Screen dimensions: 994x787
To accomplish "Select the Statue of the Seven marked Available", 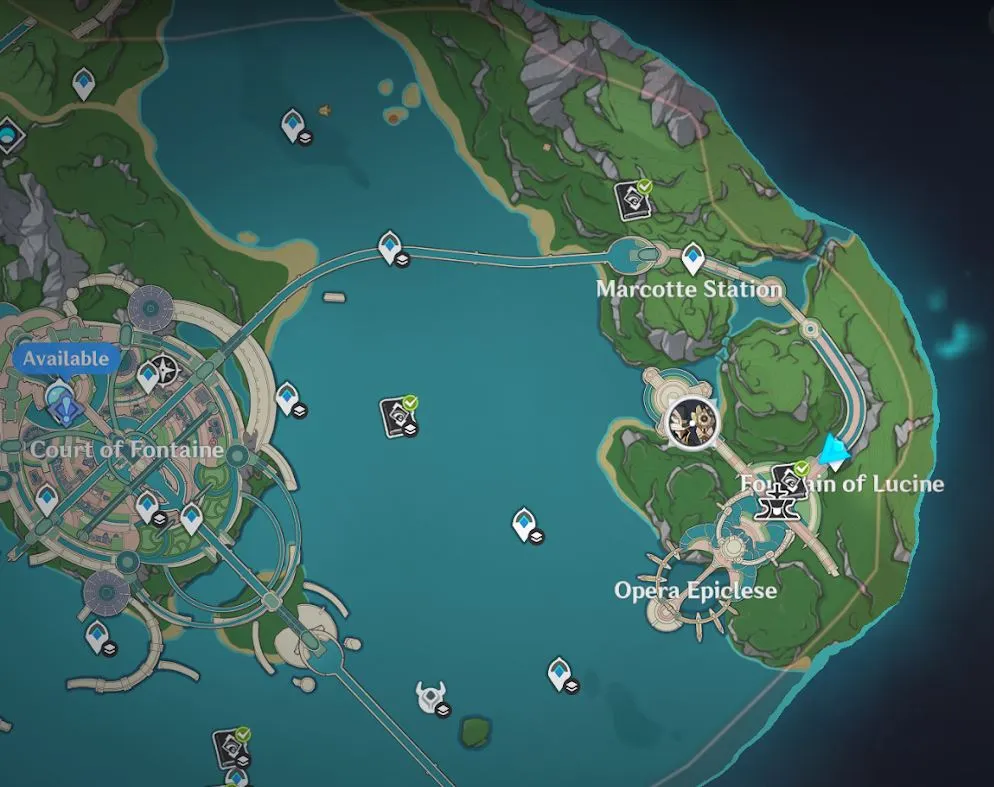I will pos(62,401).
